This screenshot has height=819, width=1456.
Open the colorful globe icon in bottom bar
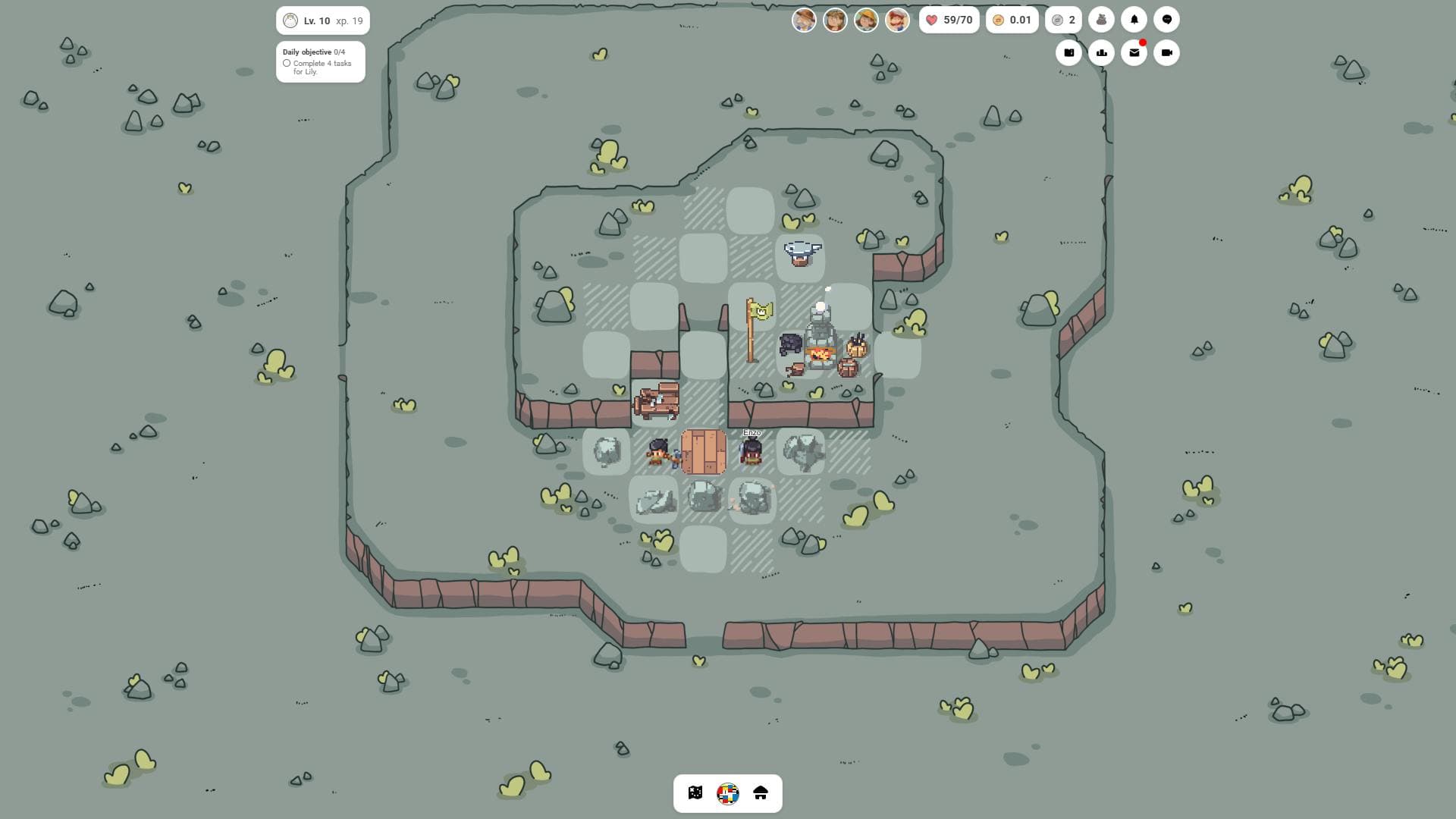[x=726, y=793]
